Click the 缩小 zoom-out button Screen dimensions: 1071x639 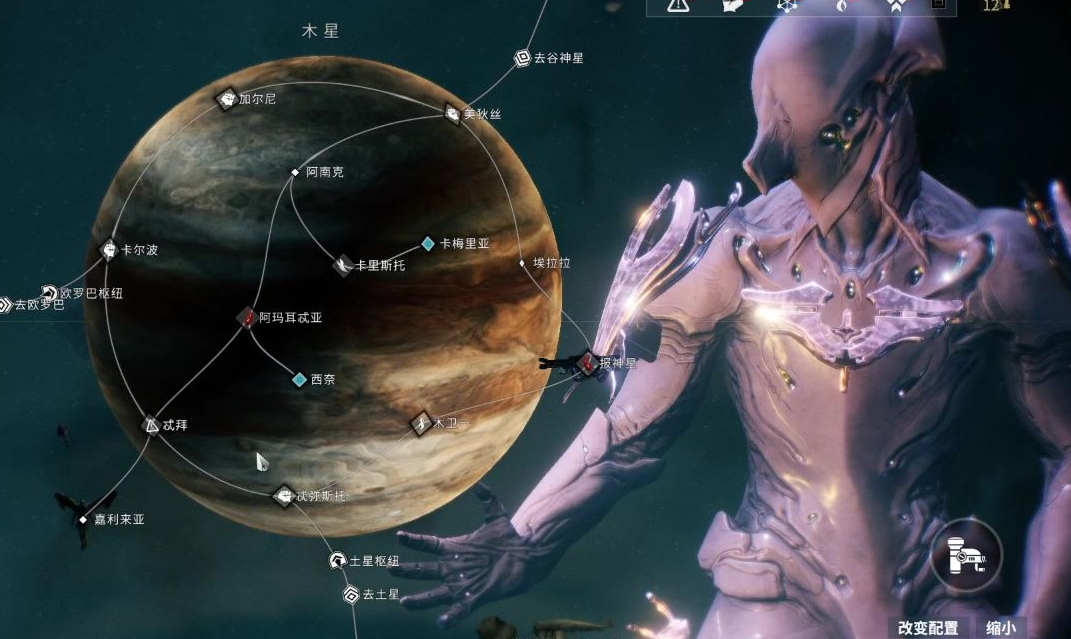click(999, 628)
